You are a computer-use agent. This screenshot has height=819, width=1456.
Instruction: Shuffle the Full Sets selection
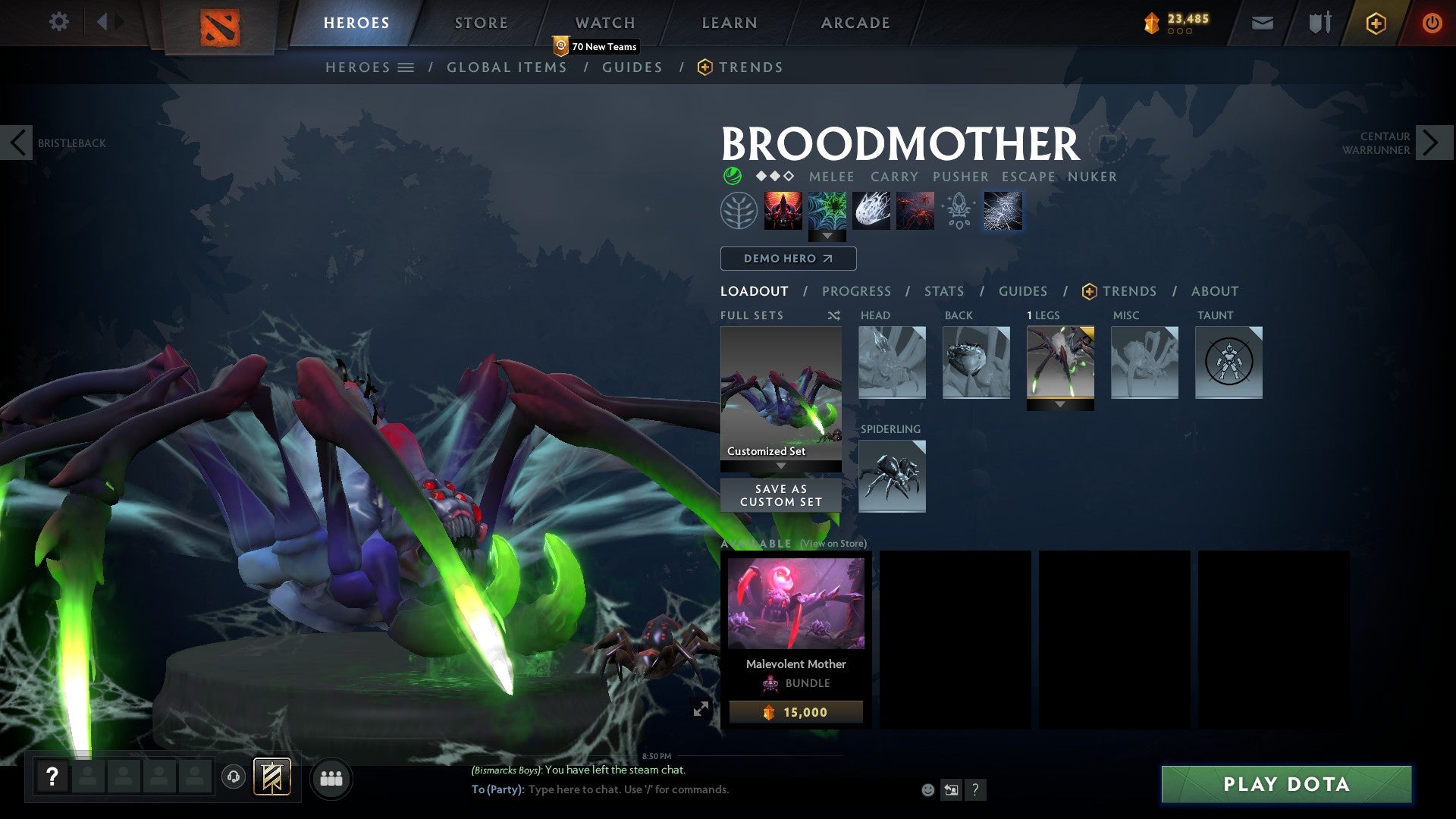pyautogui.click(x=833, y=315)
